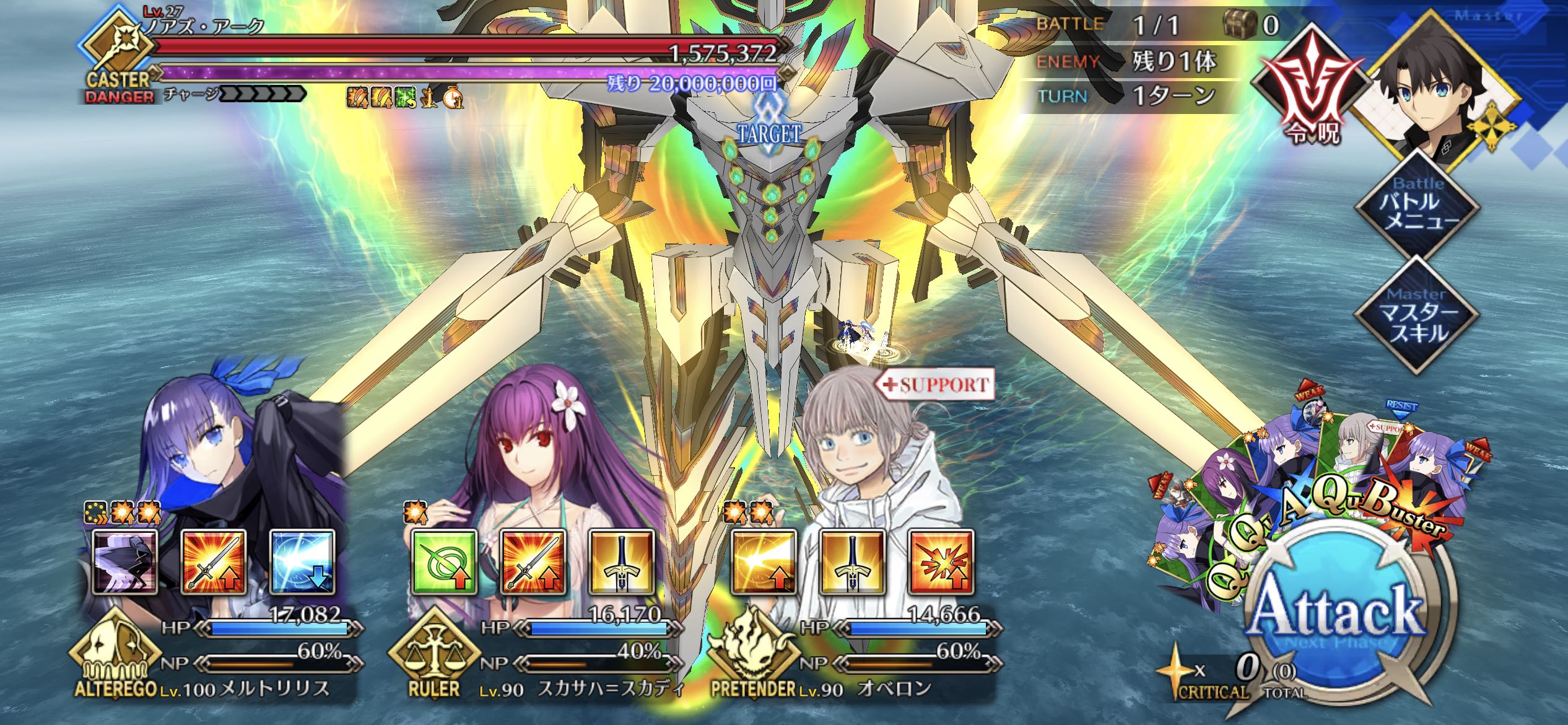Select Scáthach-Skadi's servant portrait

[545, 446]
